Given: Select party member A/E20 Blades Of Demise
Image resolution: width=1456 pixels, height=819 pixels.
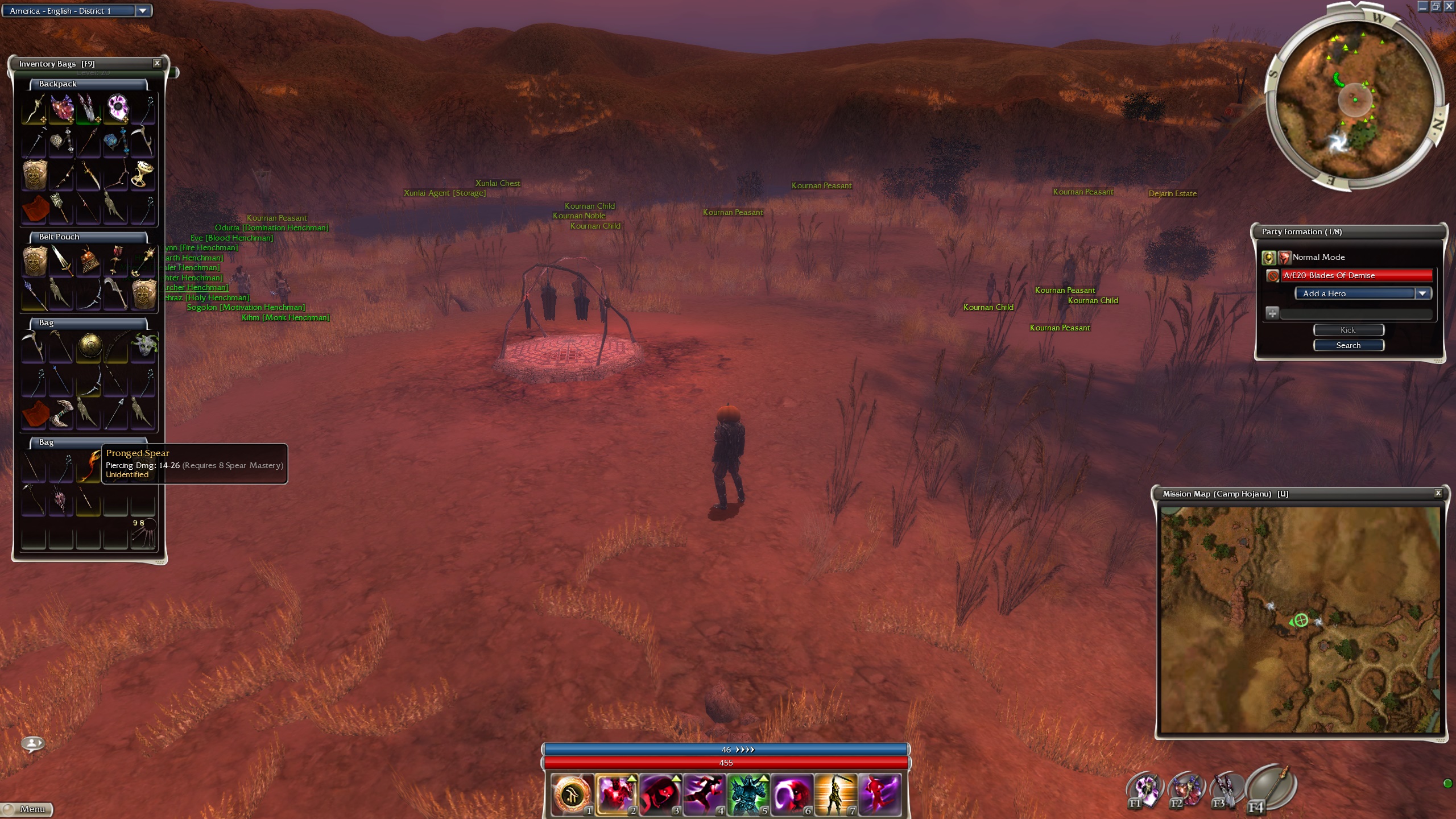Looking at the screenshot, I should pos(1356,275).
